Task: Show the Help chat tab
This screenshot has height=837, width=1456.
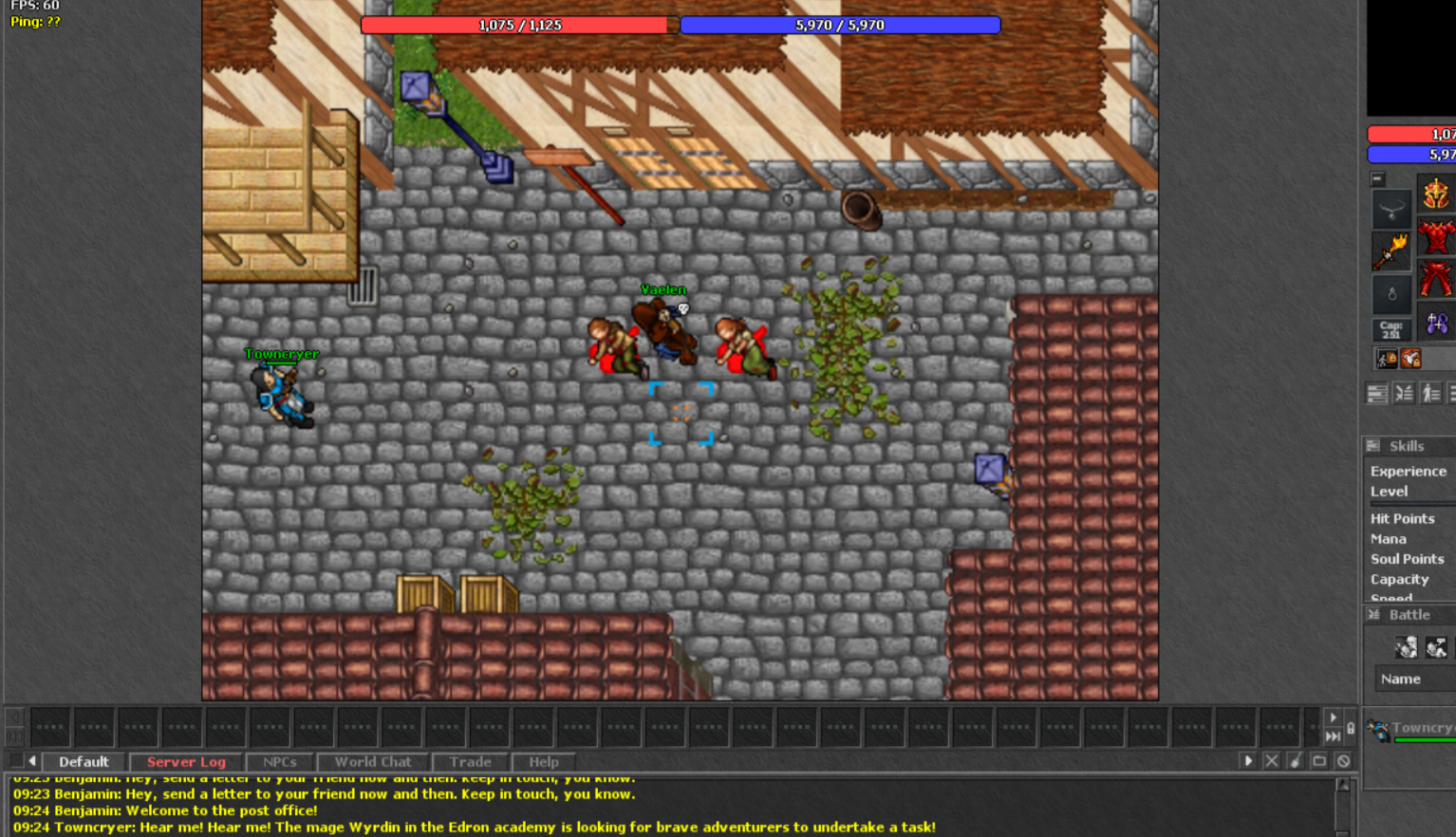Action: [x=544, y=762]
